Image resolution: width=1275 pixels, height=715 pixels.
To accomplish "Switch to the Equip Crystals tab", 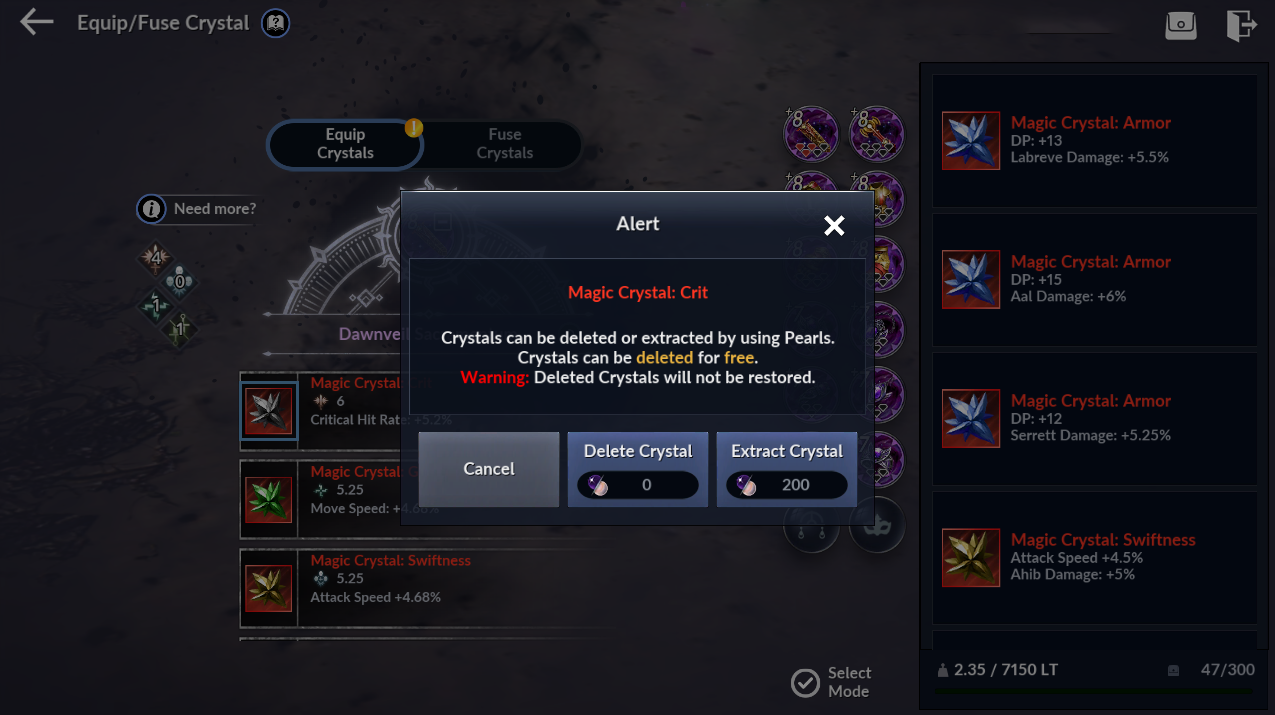I will pos(345,144).
